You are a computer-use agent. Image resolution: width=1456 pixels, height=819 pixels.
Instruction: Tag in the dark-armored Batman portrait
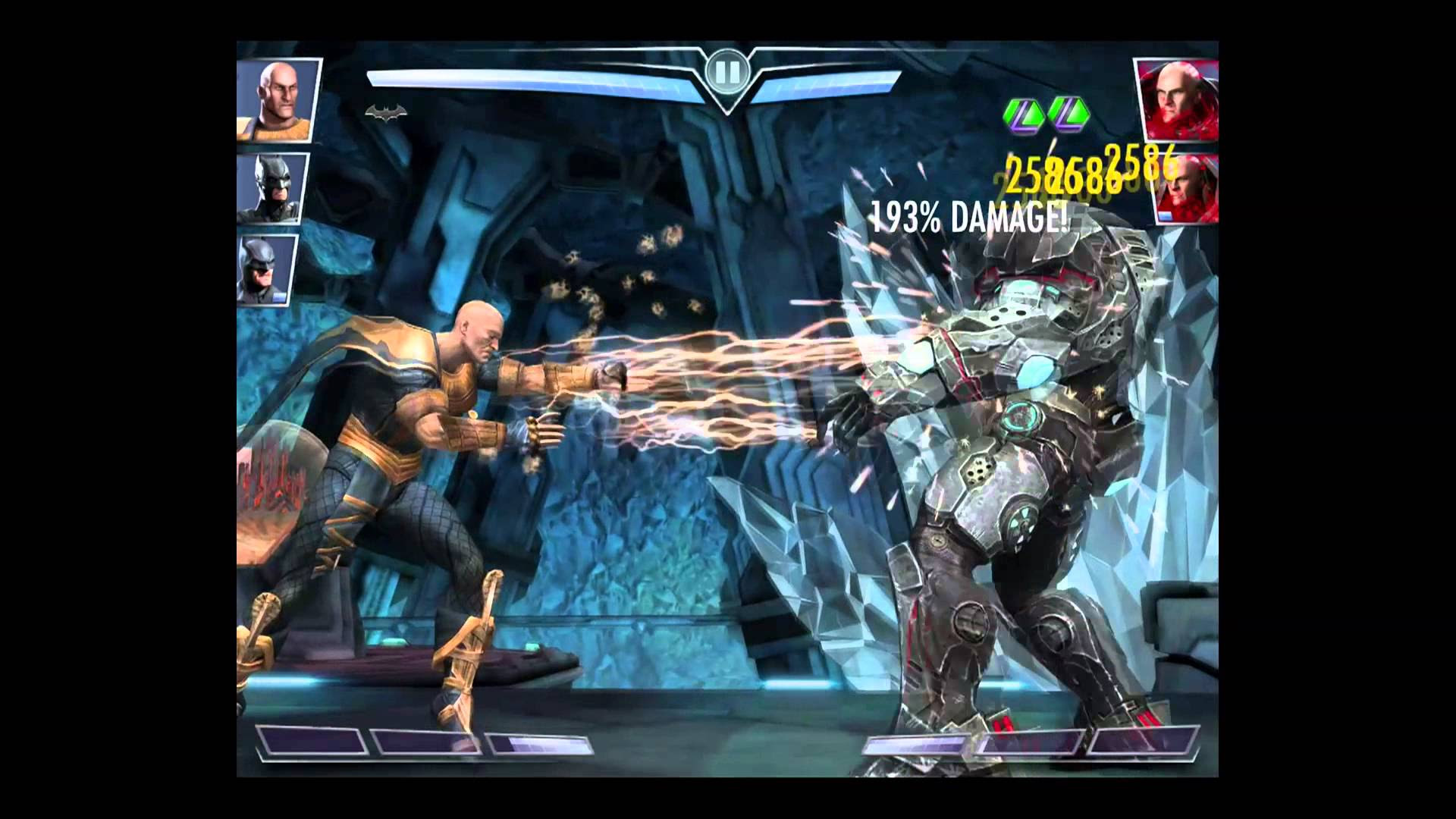point(273,187)
